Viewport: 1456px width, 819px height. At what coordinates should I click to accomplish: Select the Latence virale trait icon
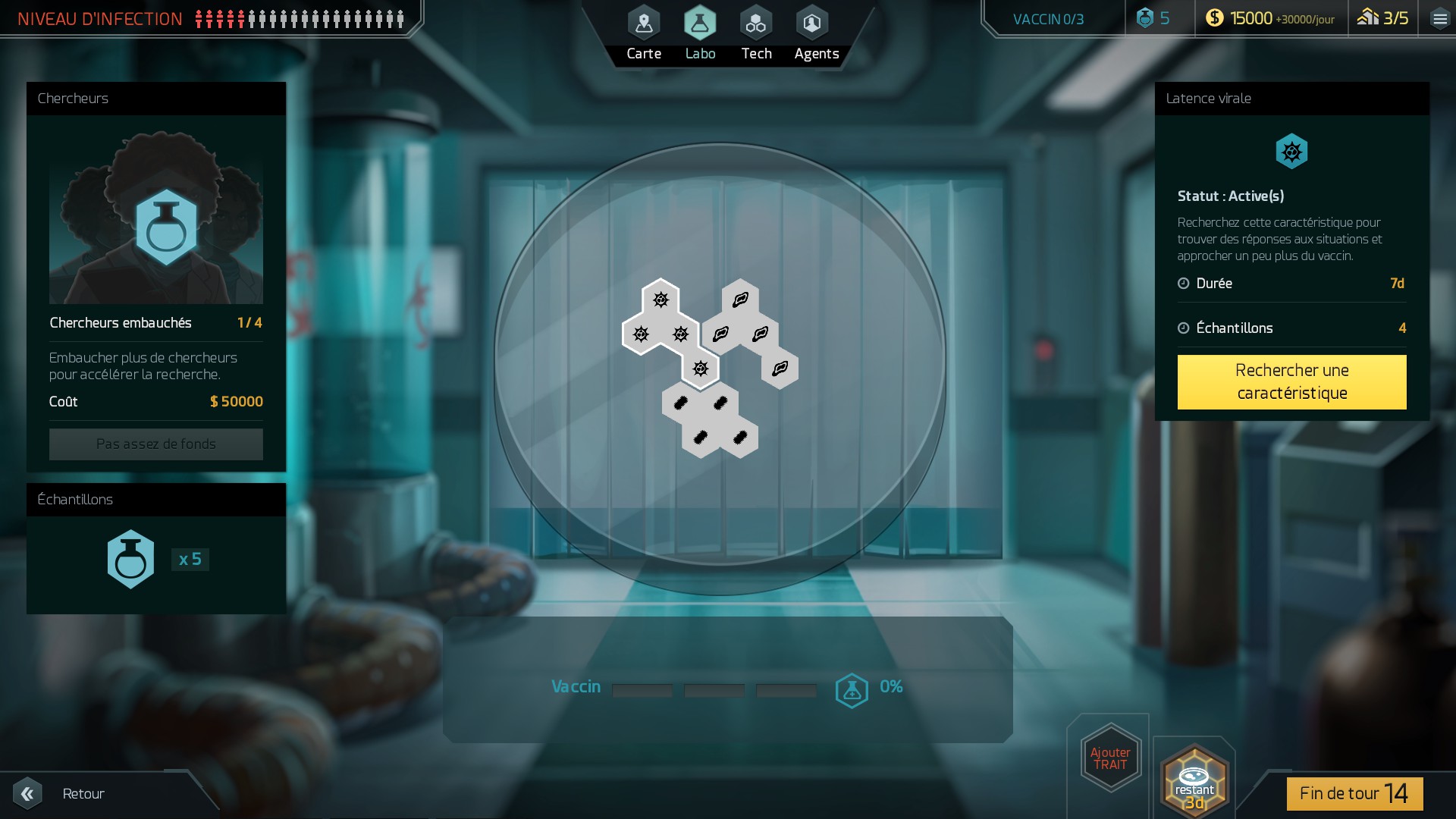pos(1291,152)
